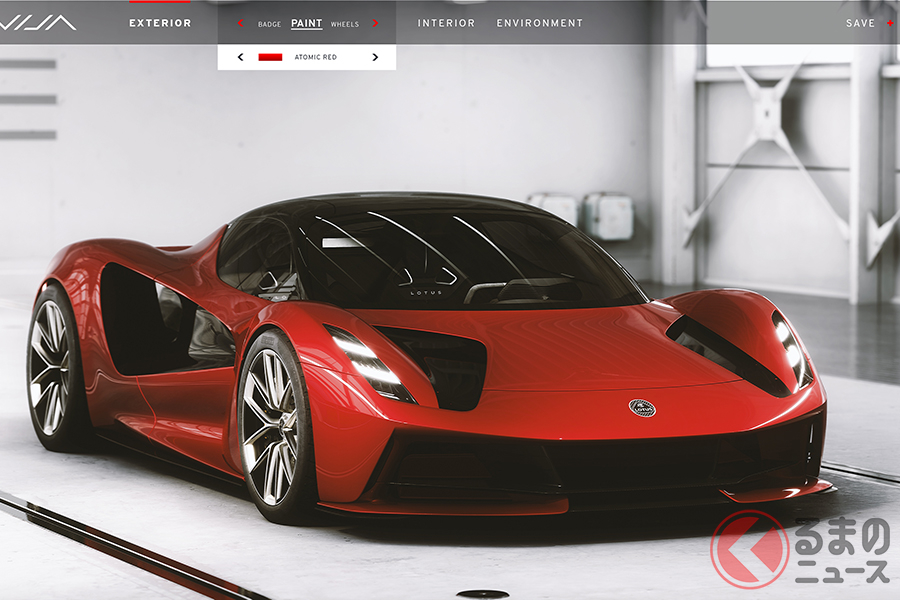Click the Evija logo in the header
This screenshot has width=900, height=600.
tap(38, 22)
